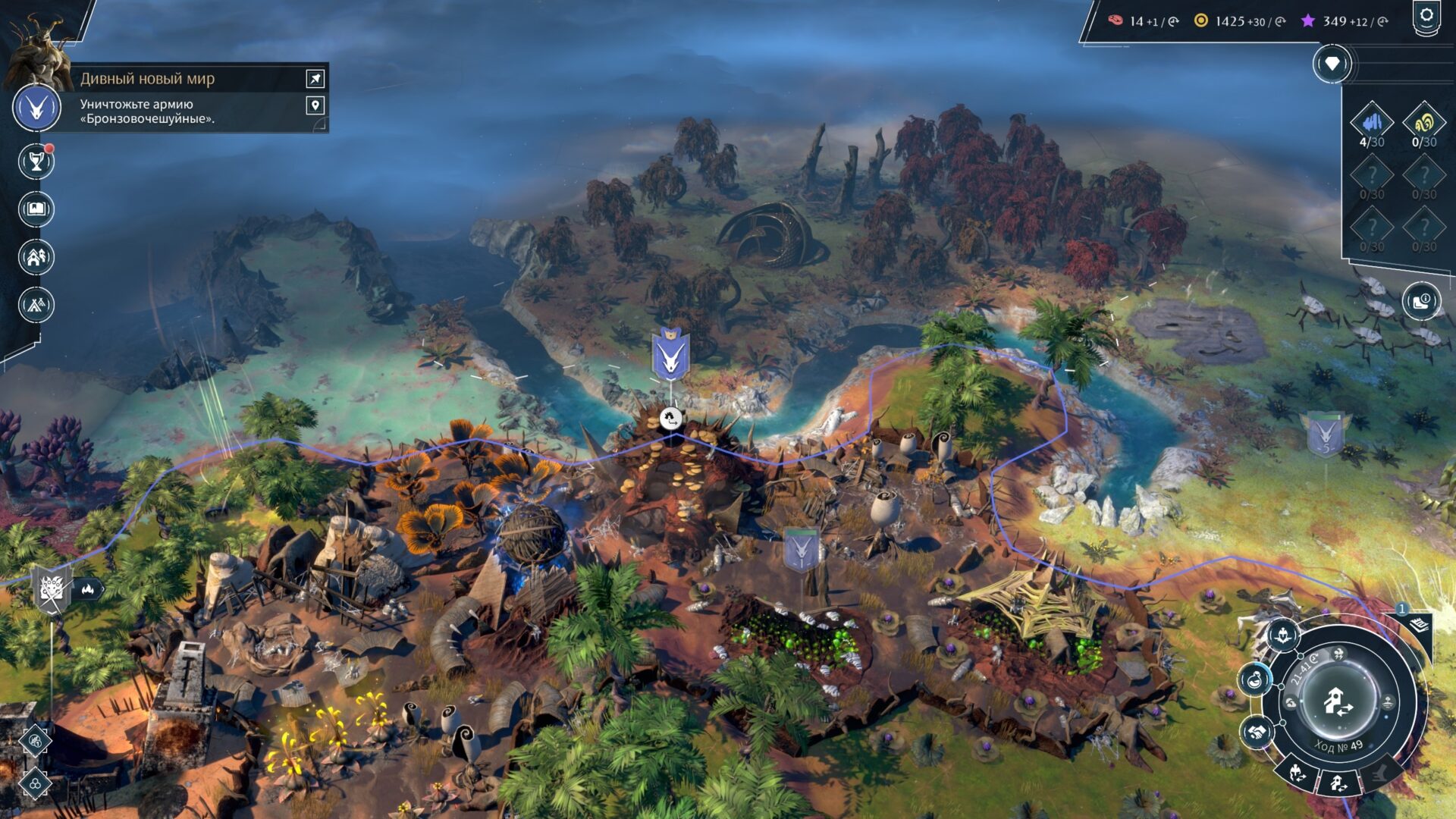Open the bookmarked book codex

[x=36, y=209]
